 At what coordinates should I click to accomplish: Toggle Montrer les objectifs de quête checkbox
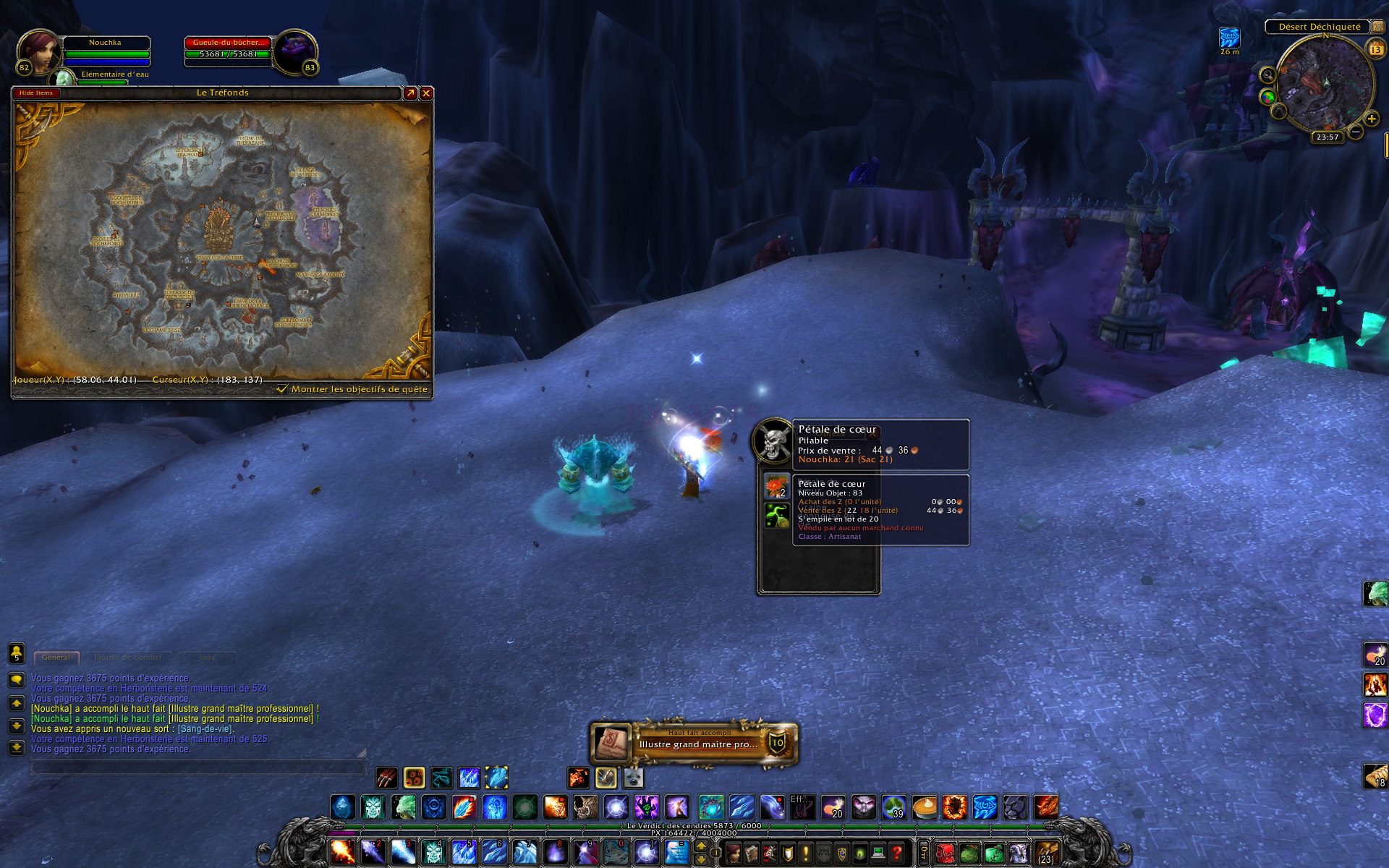(282, 389)
